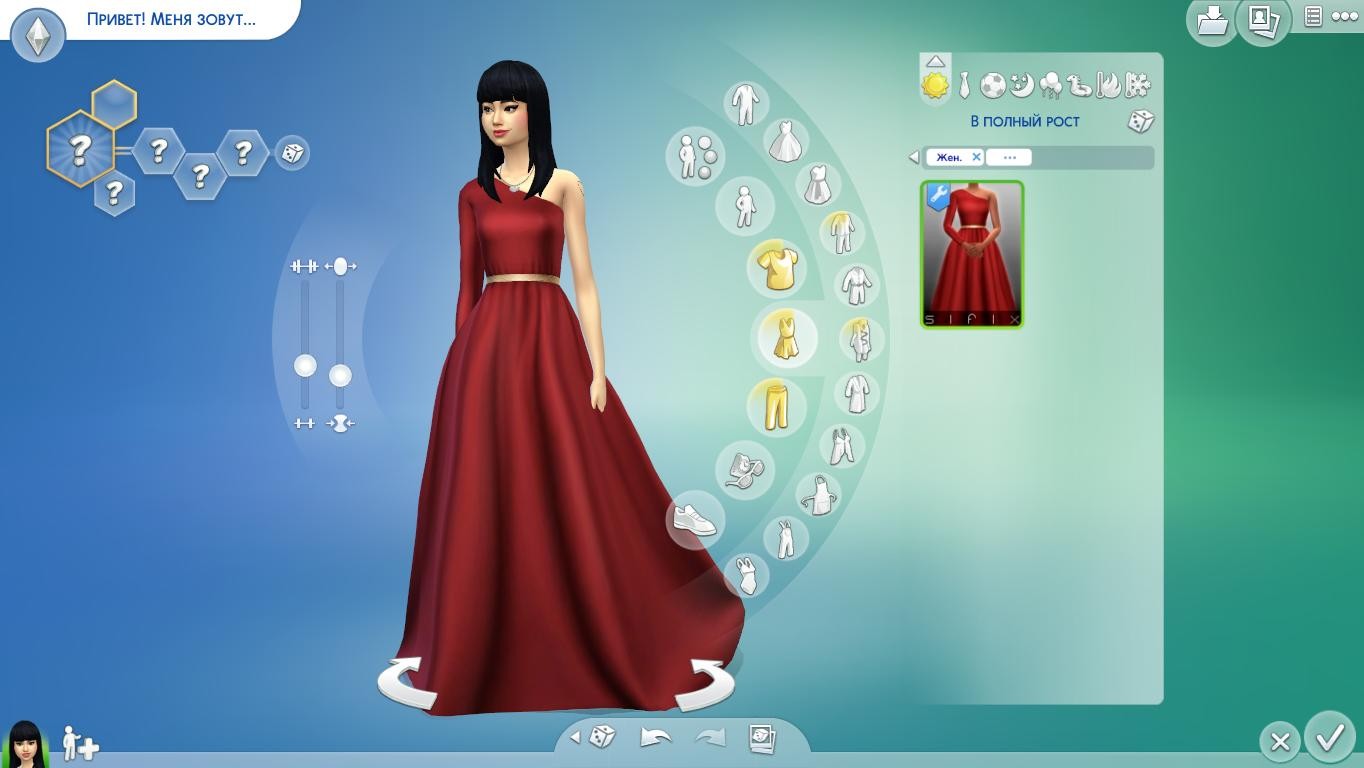Select the yellow pants category
The image size is (1364, 768).
coord(777,405)
